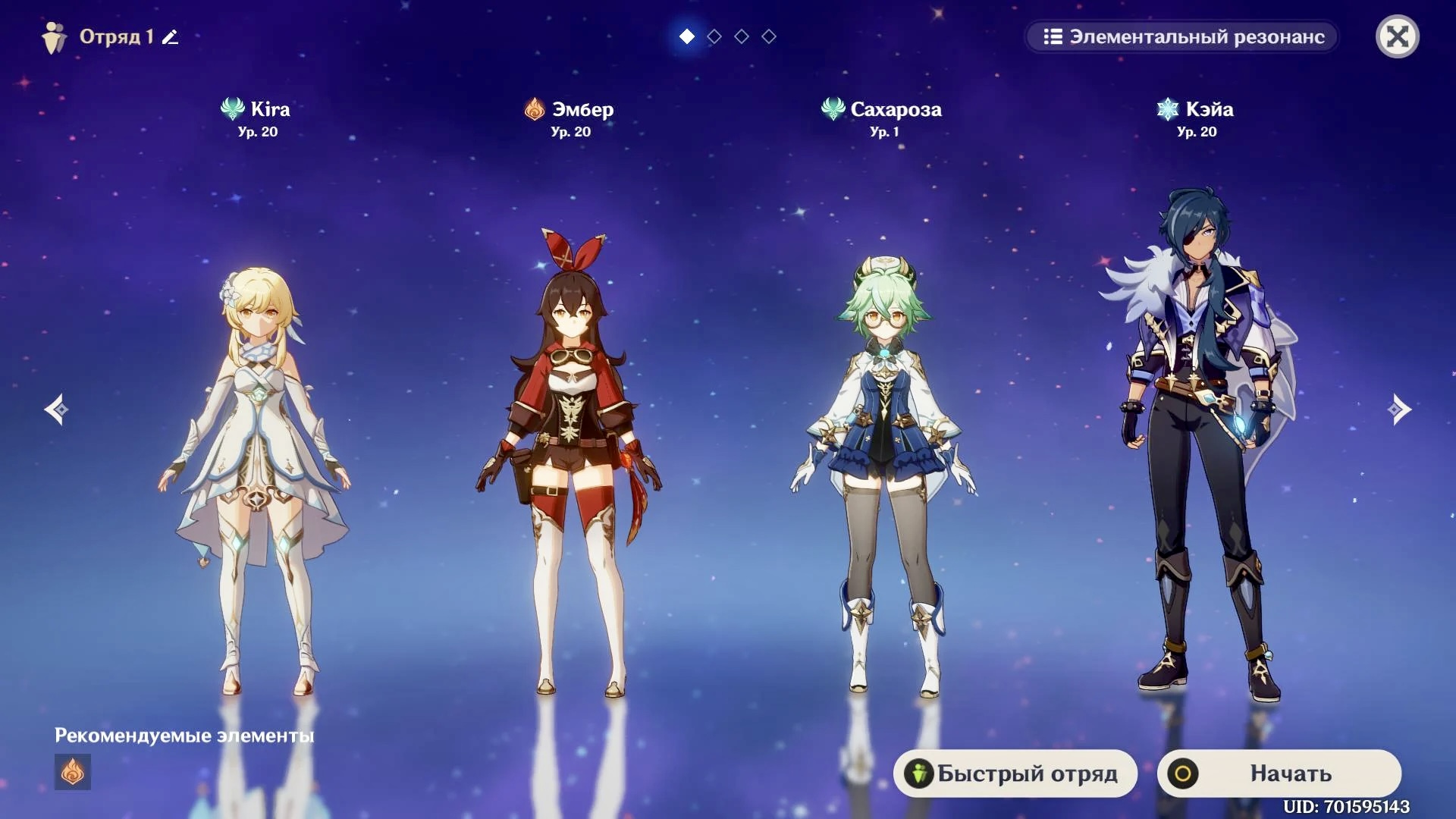Viewport: 1456px width, 819px height.
Task: Click the Быстрый отряд button
Action: (x=1015, y=773)
